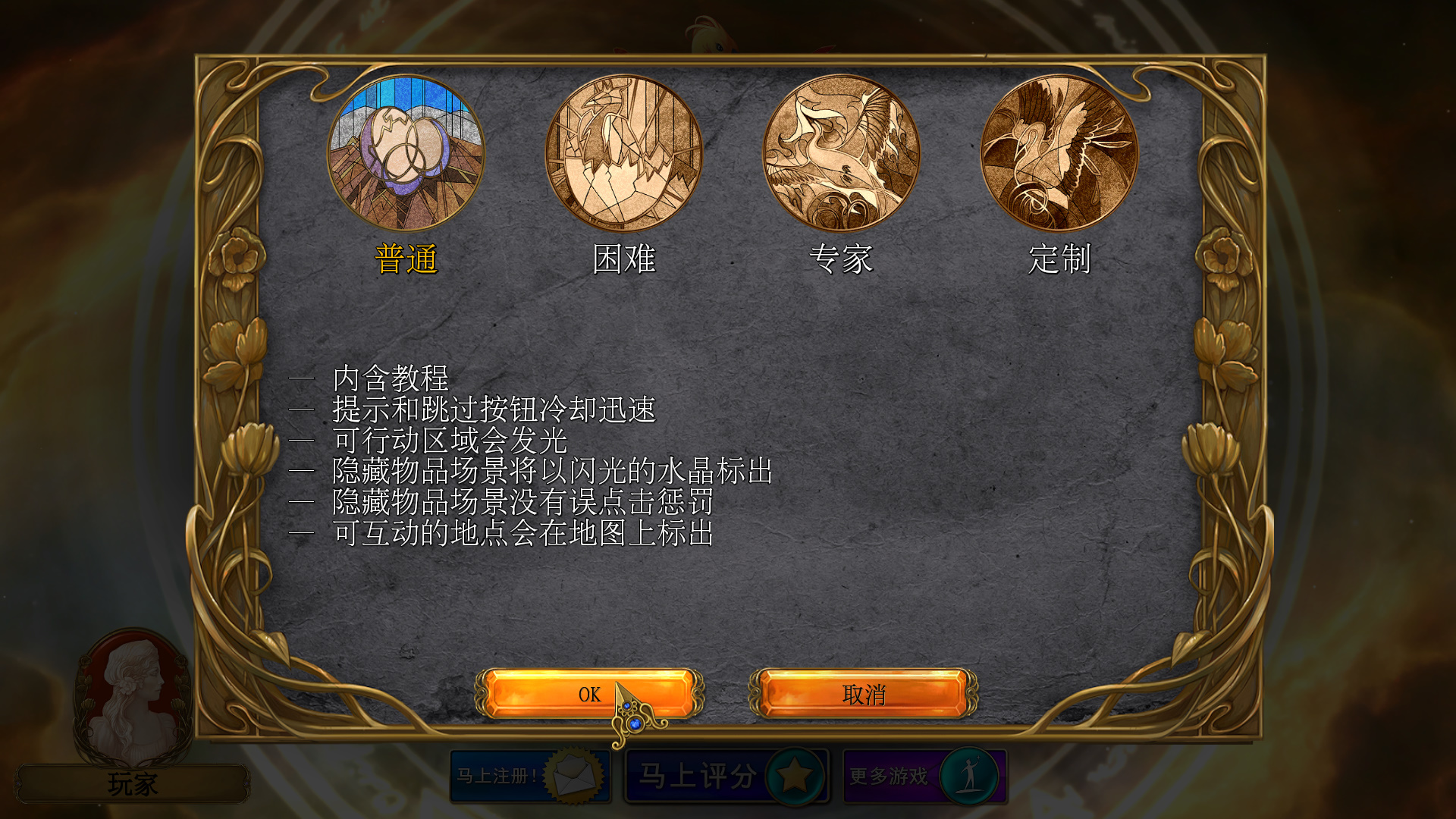Click the 定制 firebird medallion icon
The image size is (1456, 819).
click(x=1059, y=154)
